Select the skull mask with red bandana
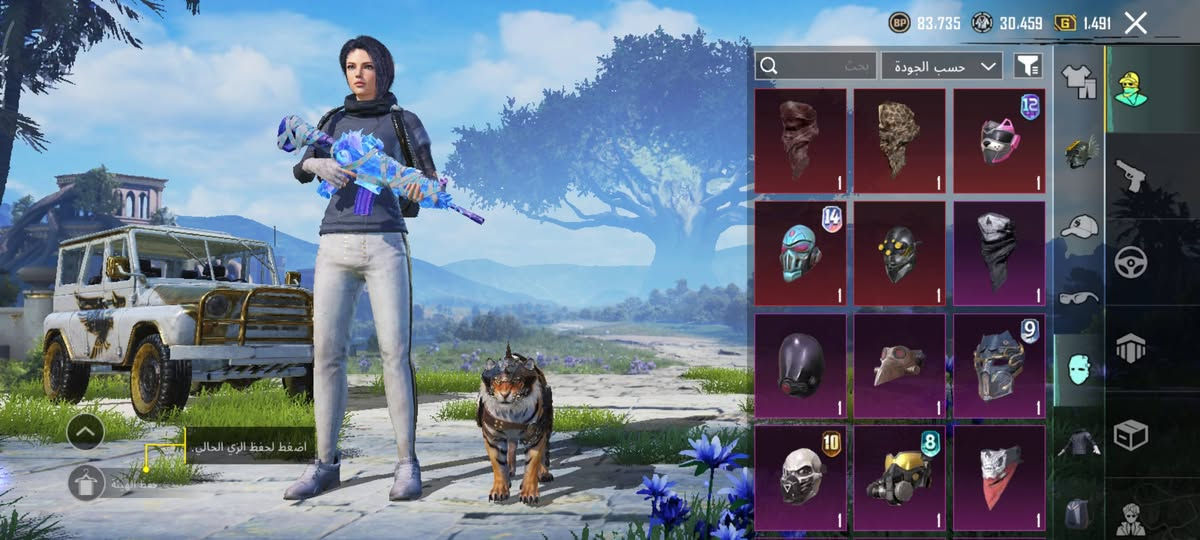 coord(999,477)
